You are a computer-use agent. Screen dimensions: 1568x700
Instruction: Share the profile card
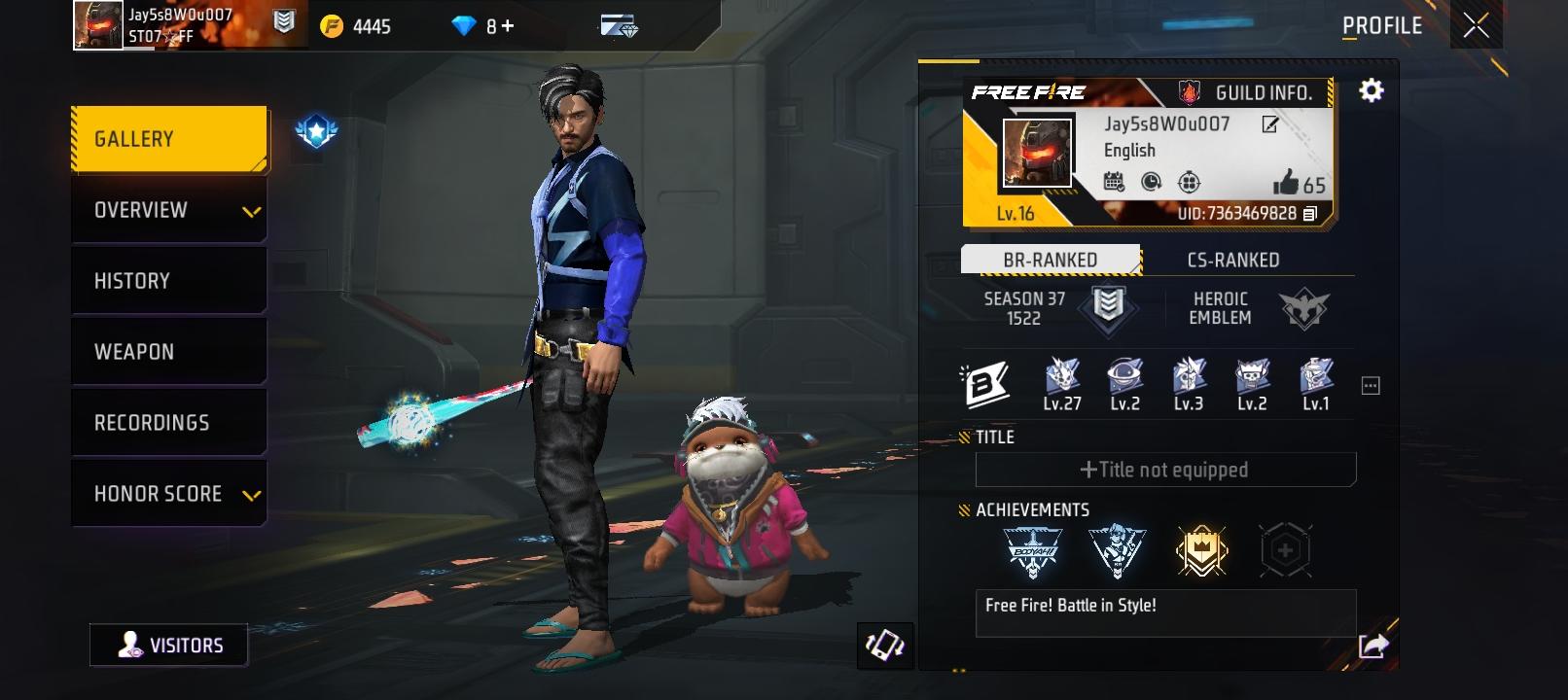tap(1372, 645)
